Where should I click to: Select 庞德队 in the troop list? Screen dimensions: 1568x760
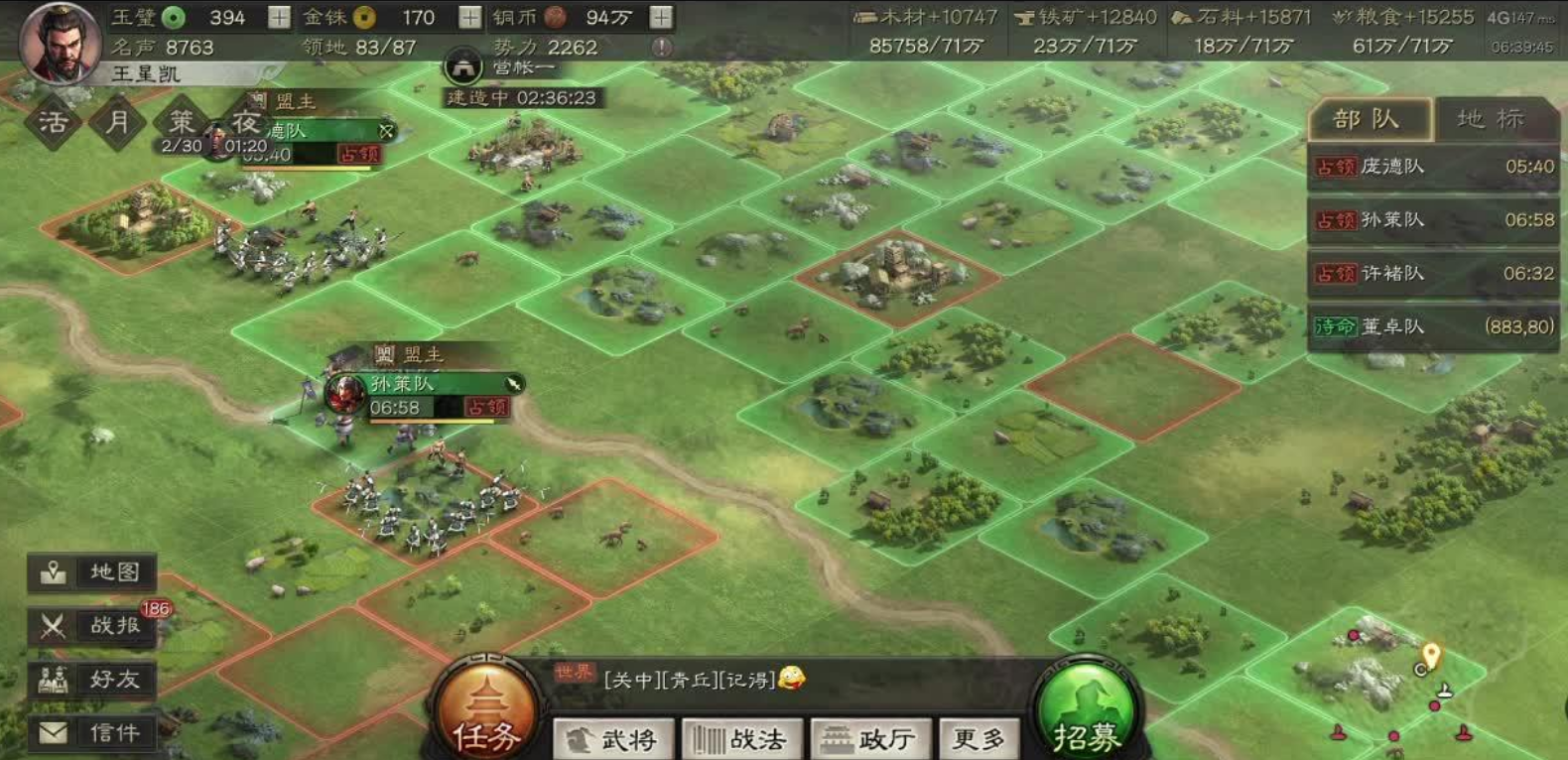pyautogui.click(x=1432, y=167)
